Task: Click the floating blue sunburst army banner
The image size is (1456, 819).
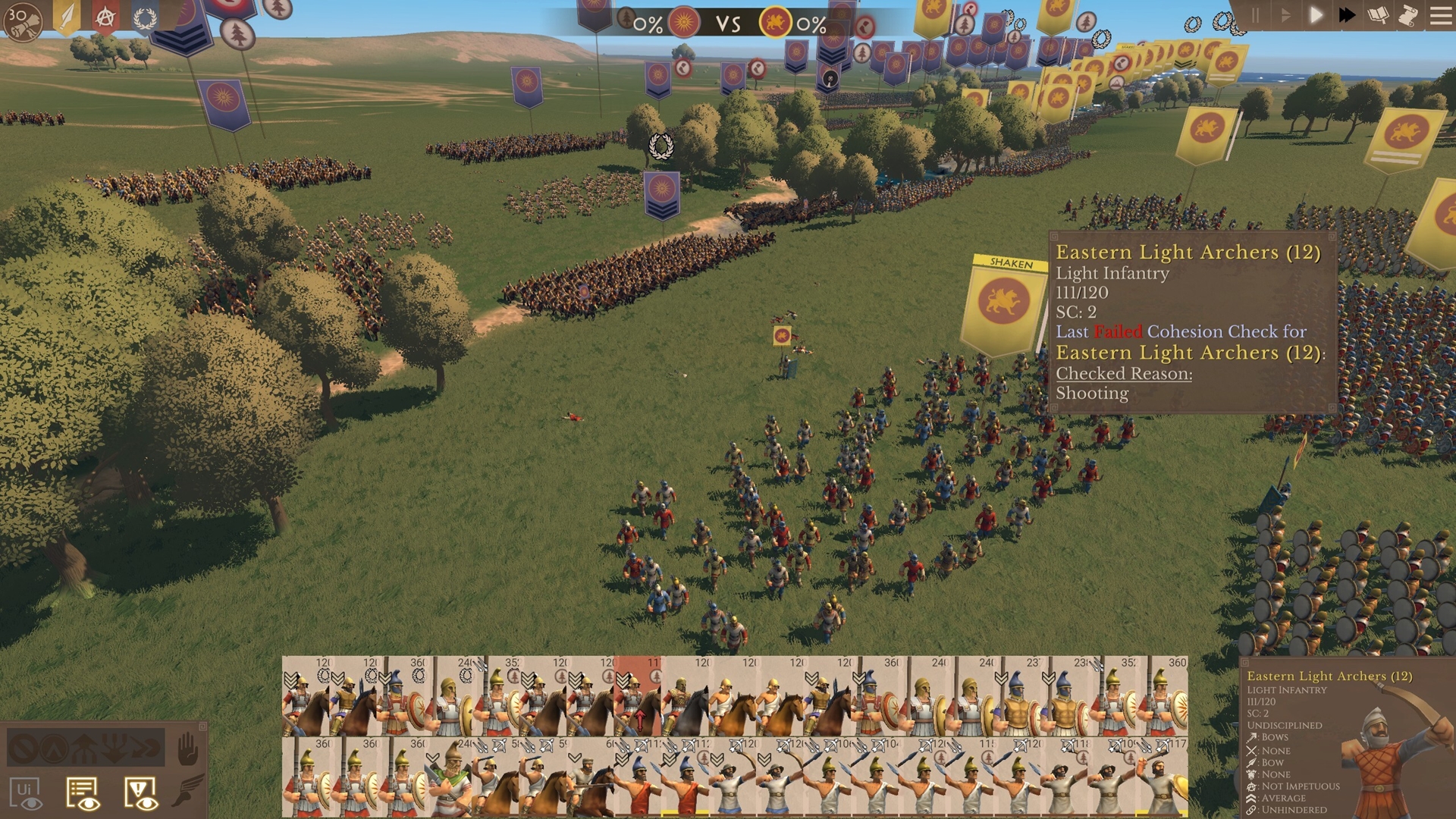Action: click(661, 193)
